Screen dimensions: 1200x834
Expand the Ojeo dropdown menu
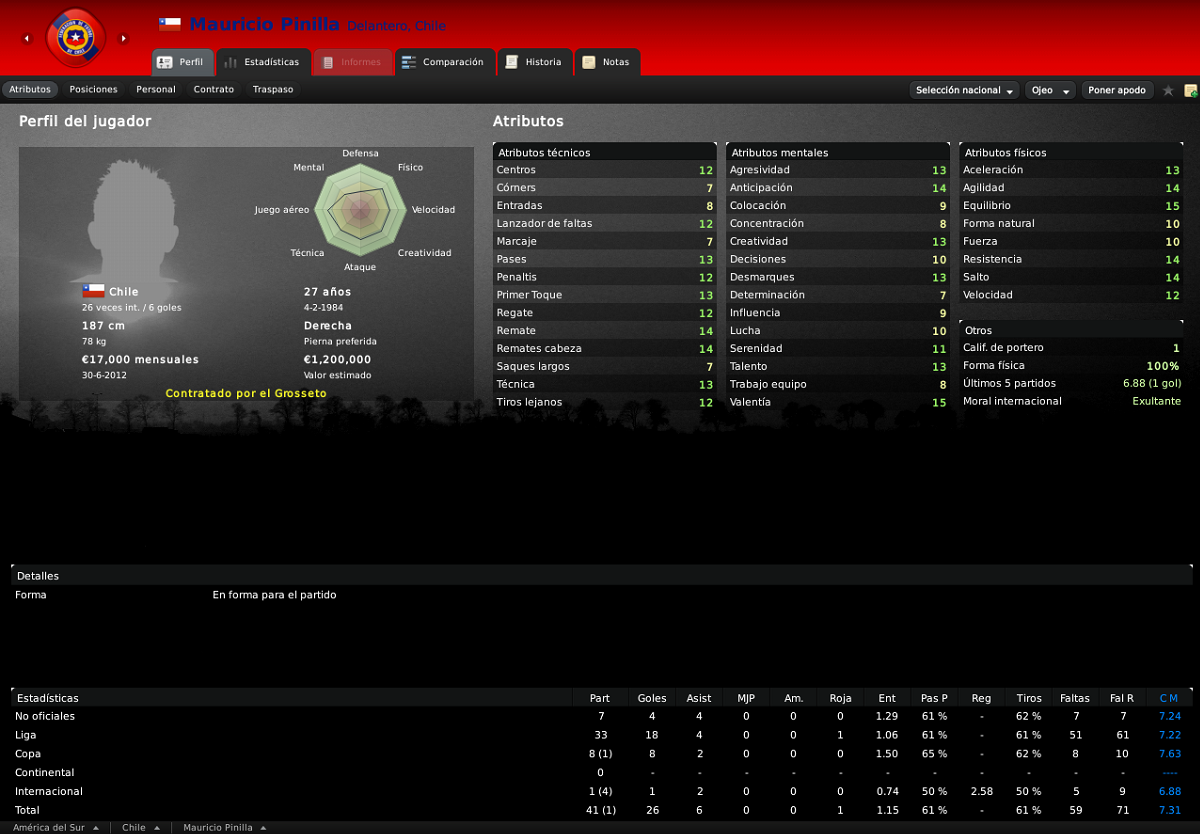[x=1050, y=90]
